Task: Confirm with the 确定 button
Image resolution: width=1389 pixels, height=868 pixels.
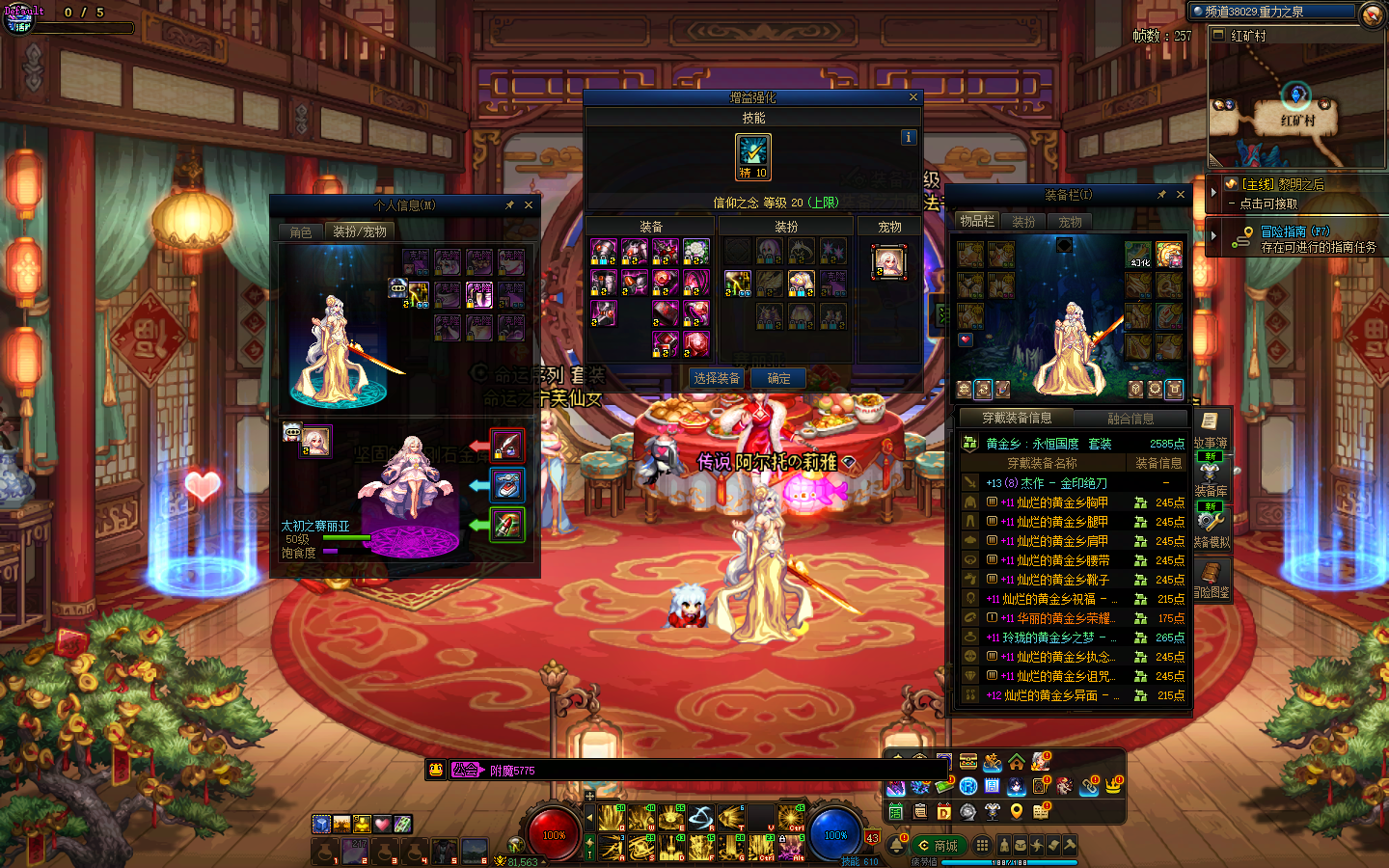Action: tap(779, 378)
